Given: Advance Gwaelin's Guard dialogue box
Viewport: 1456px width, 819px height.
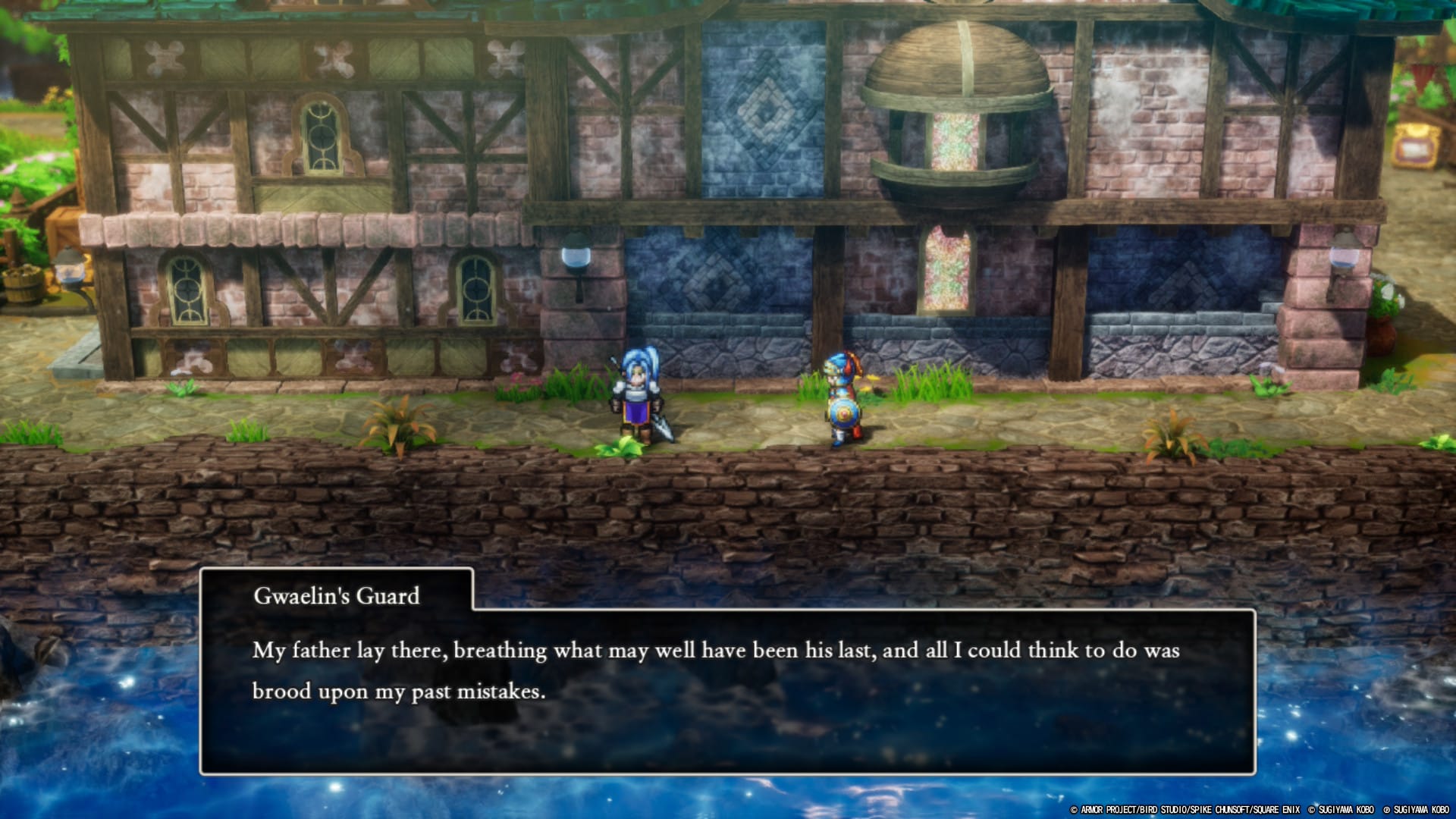Looking at the screenshot, I should 726,690.
